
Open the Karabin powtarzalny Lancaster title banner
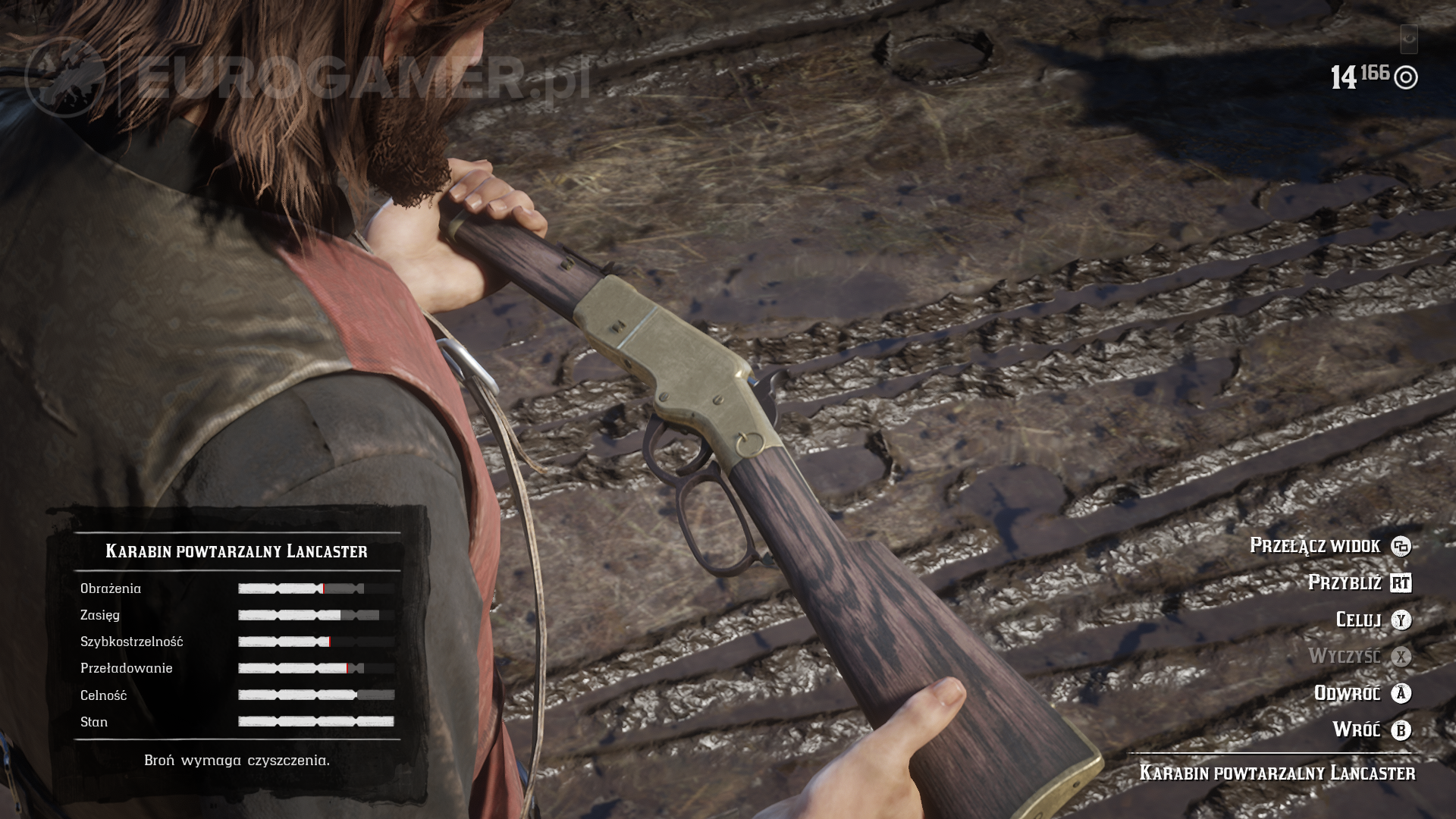(x=237, y=552)
